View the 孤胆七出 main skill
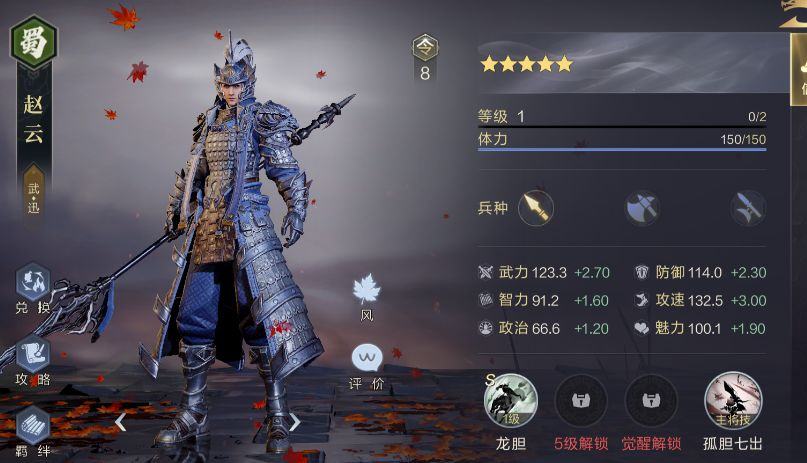Screen dimensions: 807x463 tap(732, 400)
